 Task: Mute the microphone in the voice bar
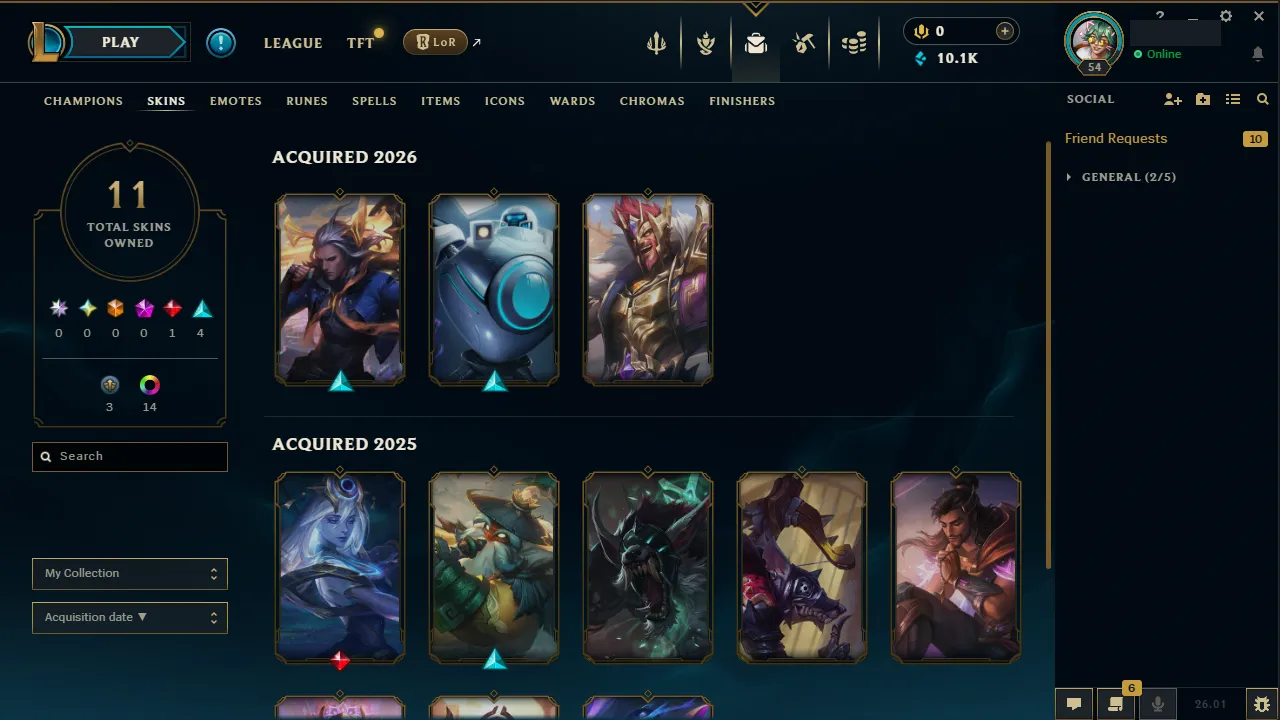point(1158,704)
